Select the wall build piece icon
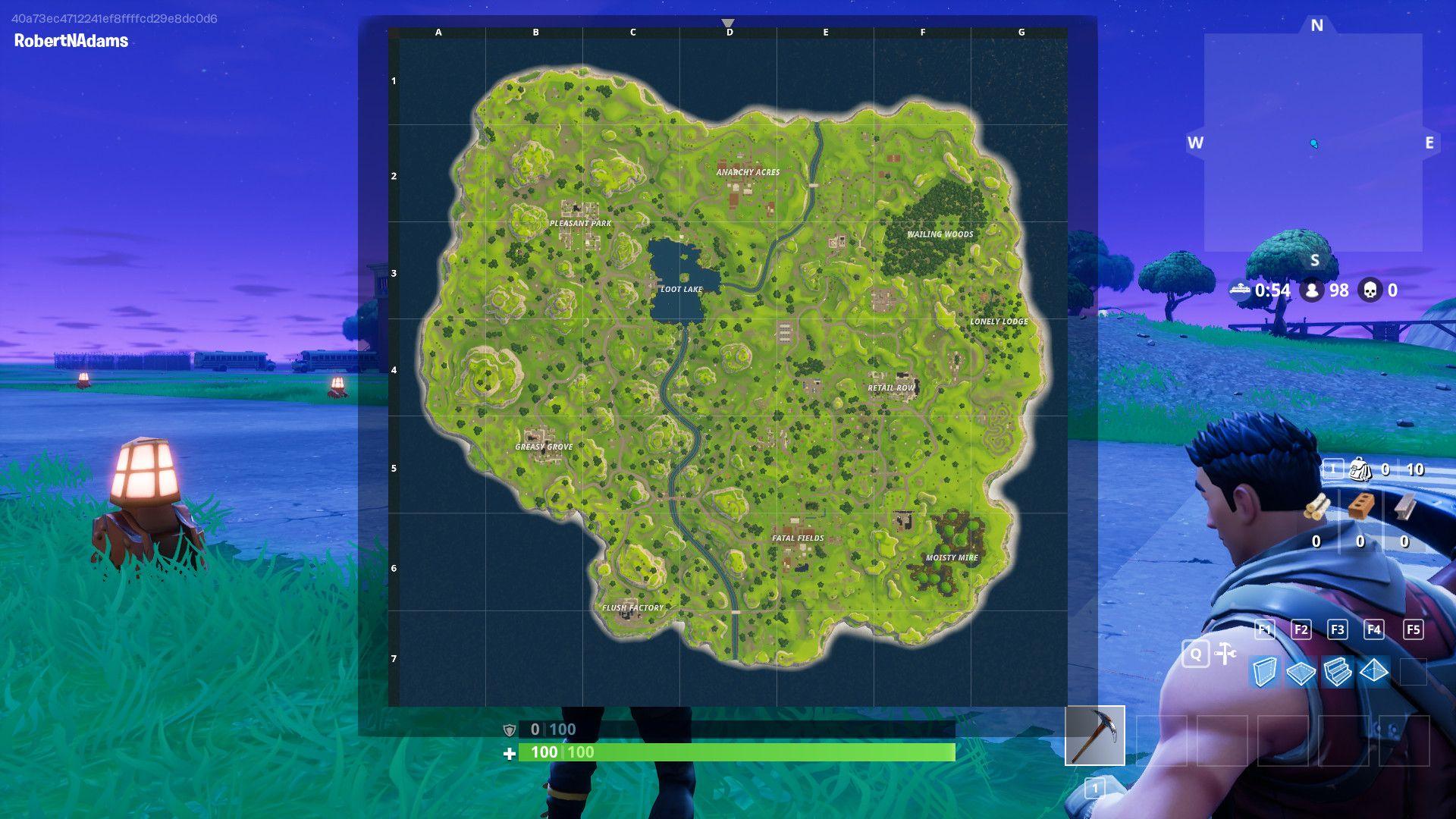This screenshot has height=819, width=1456. tap(1263, 672)
